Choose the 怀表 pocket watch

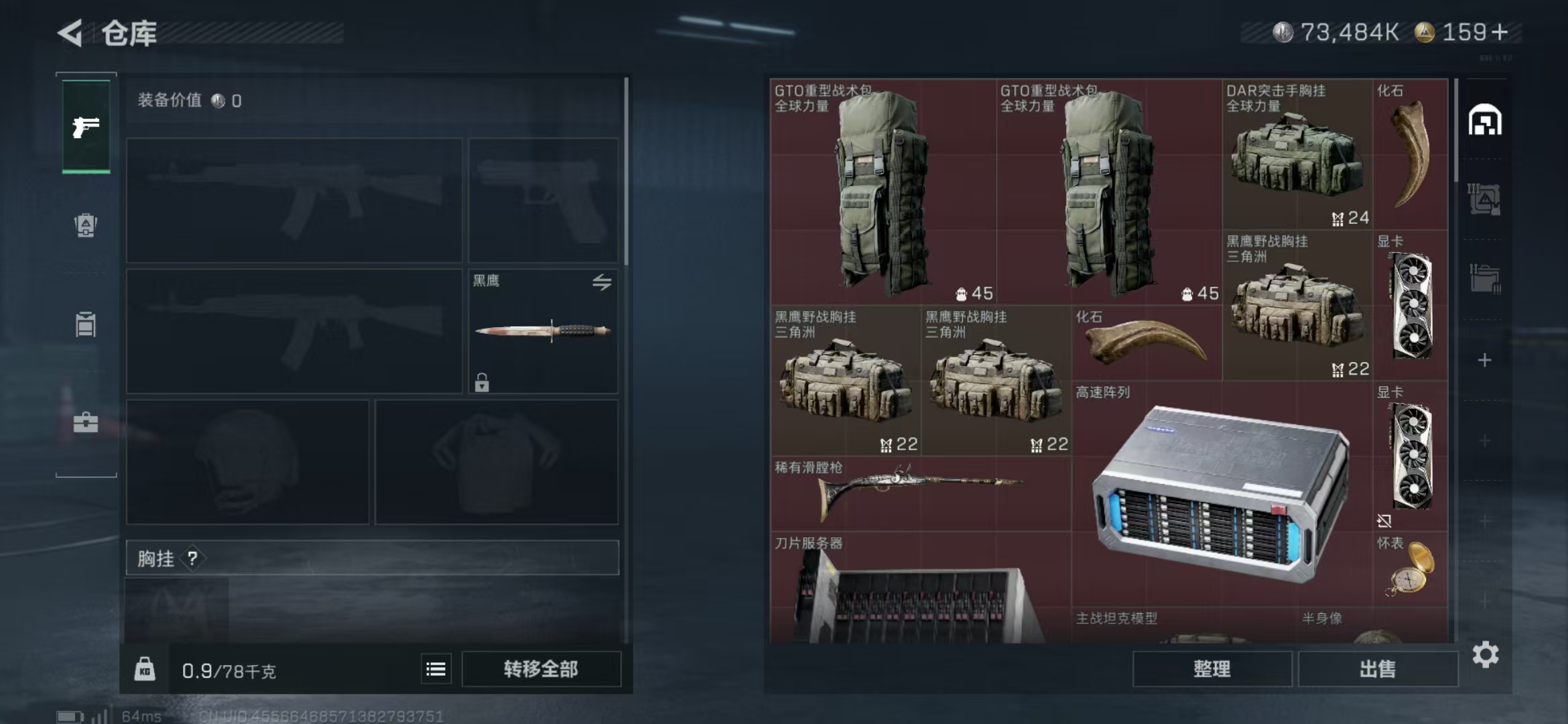[x=1410, y=570]
